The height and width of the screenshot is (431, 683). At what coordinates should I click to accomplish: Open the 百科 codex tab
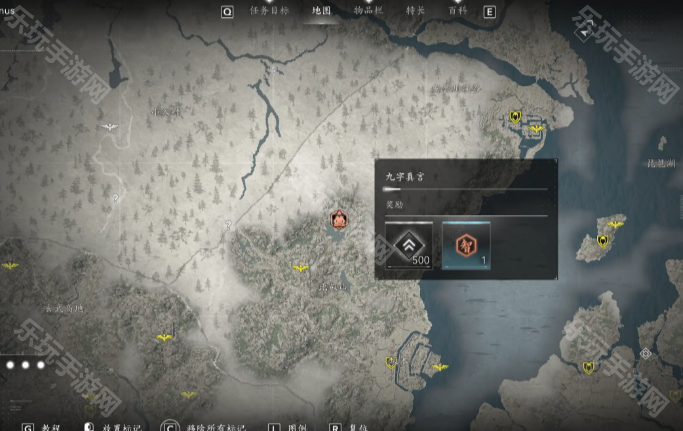point(457,11)
